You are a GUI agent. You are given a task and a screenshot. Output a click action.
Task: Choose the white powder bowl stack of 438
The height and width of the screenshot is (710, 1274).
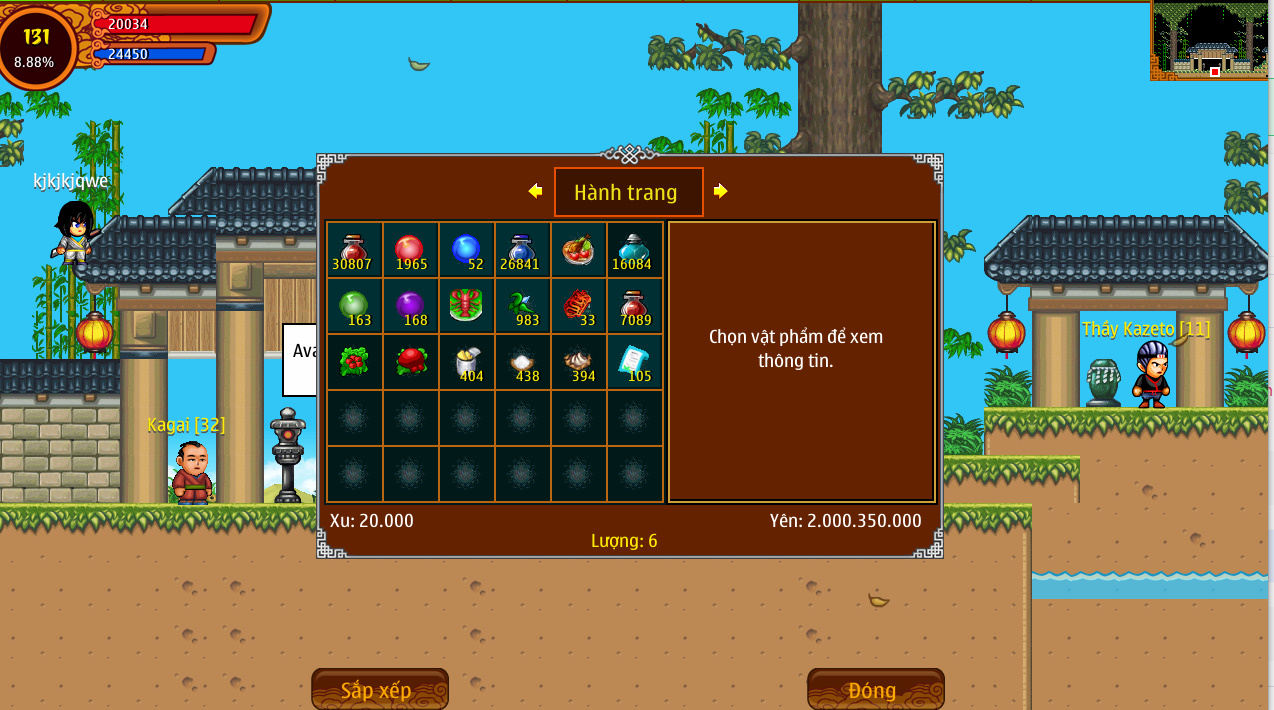coord(522,362)
